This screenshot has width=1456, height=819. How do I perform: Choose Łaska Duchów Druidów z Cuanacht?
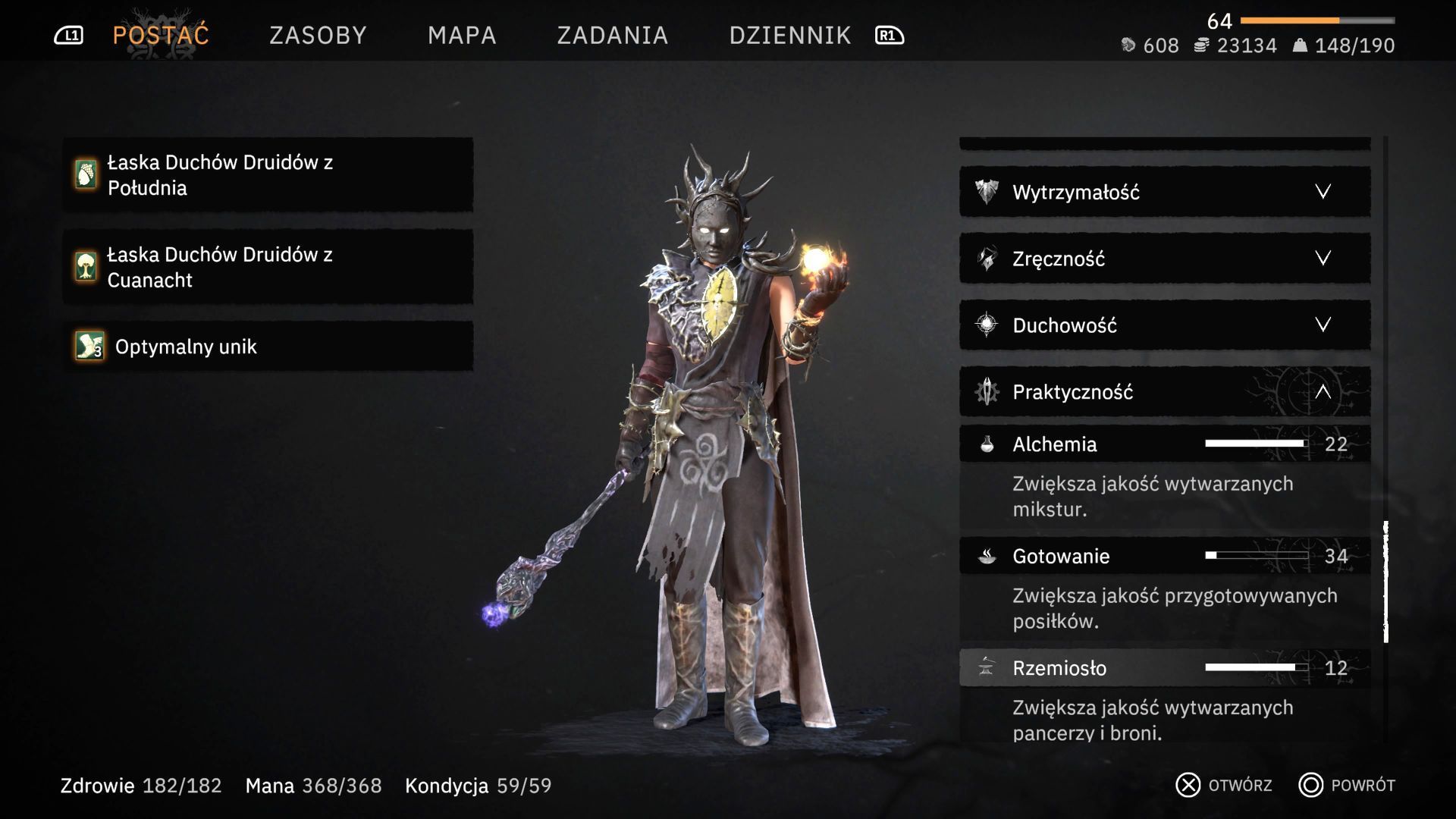268,267
